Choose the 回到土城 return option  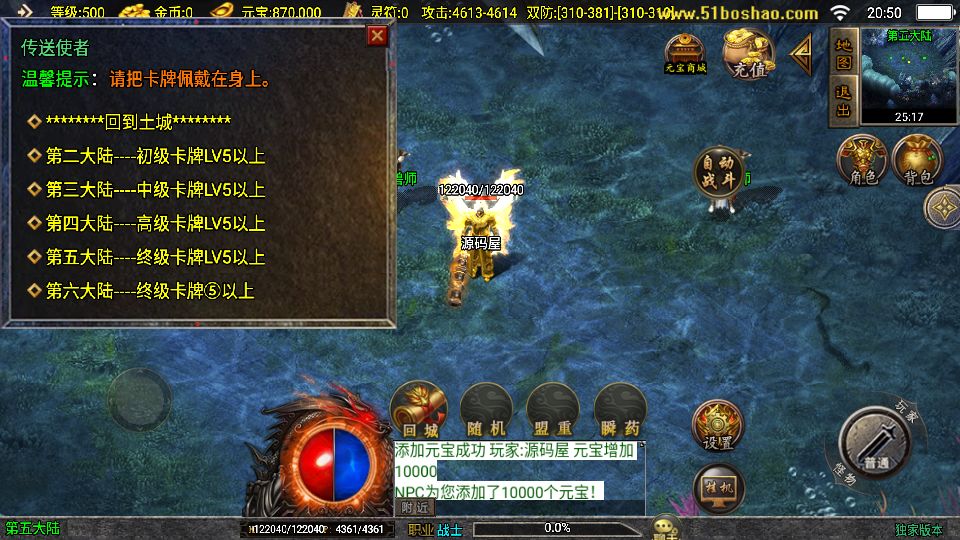pyautogui.click(x=138, y=122)
